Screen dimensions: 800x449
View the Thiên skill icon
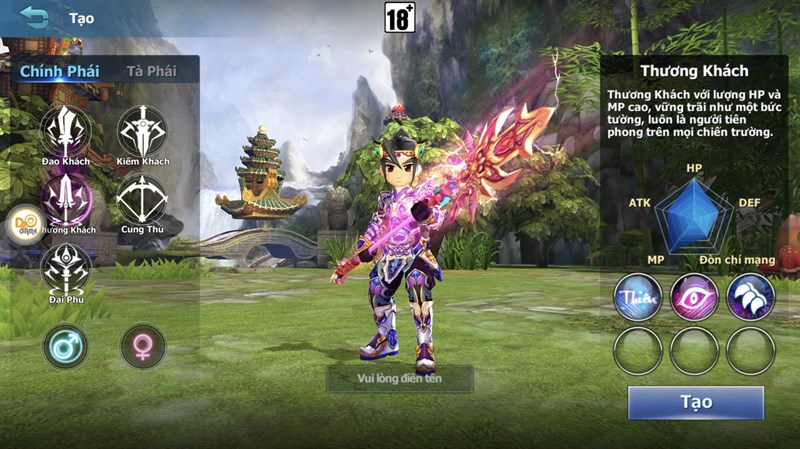[x=638, y=297]
